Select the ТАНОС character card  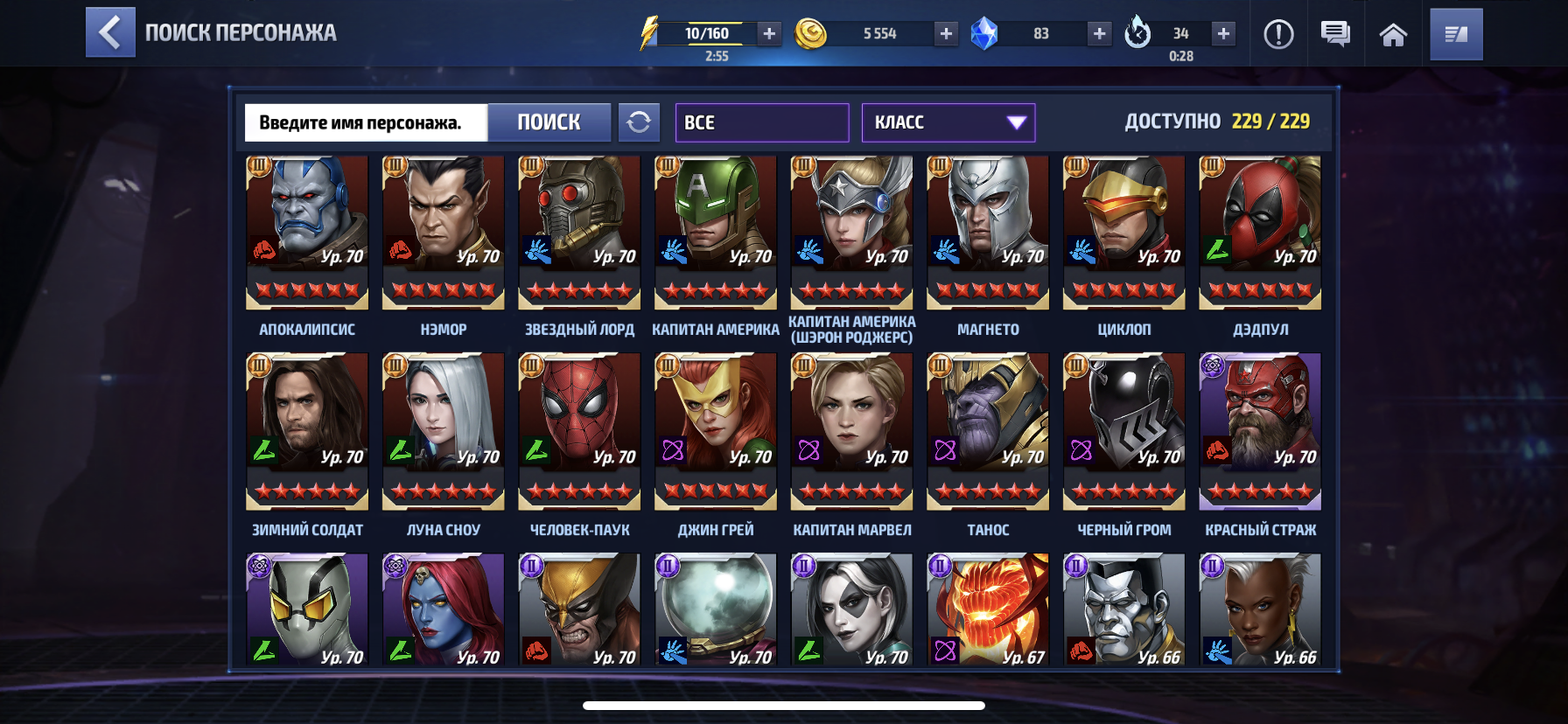pos(987,428)
